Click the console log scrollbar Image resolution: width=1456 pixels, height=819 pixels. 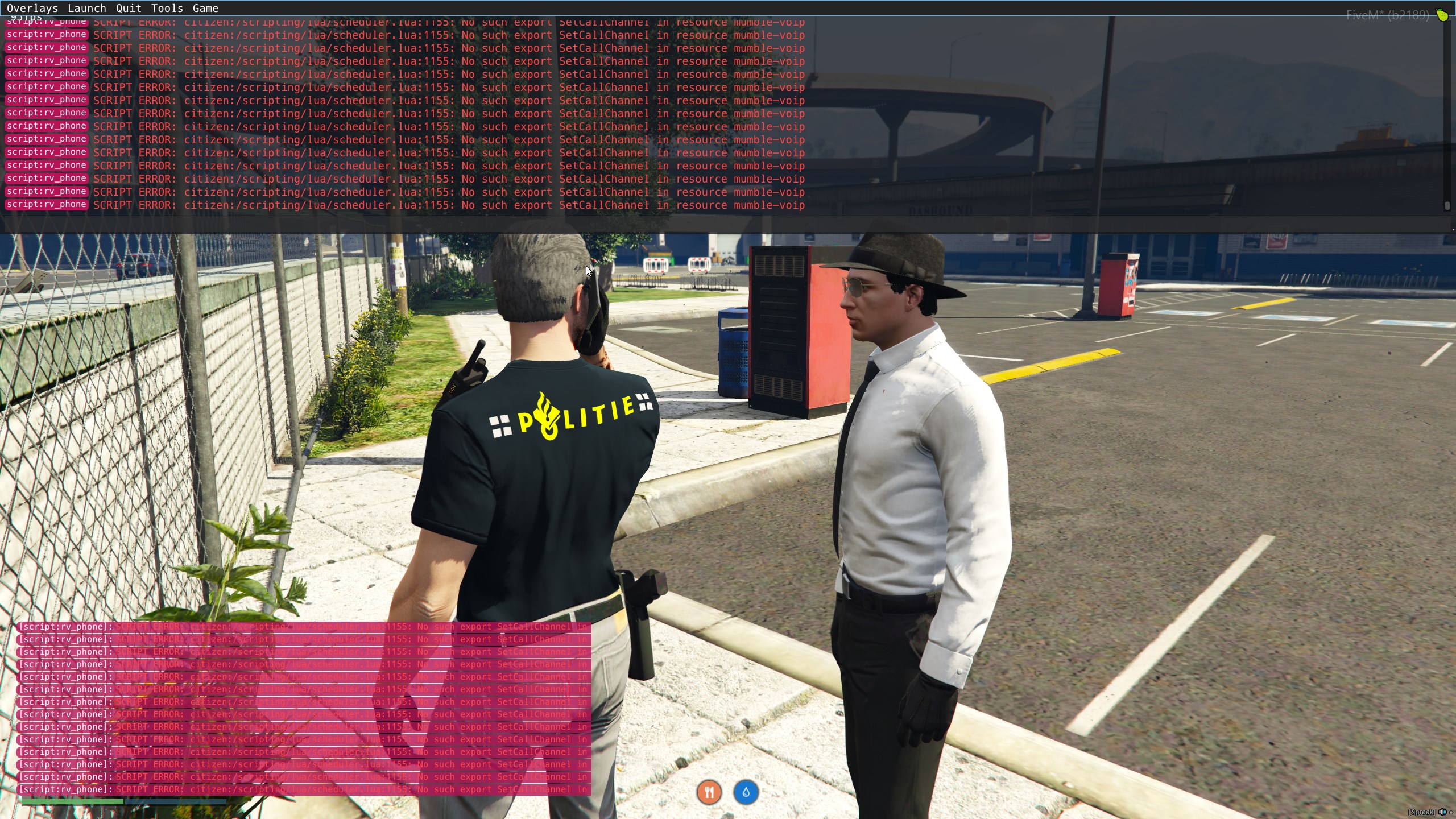pyautogui.click(x=1447, y=114)
